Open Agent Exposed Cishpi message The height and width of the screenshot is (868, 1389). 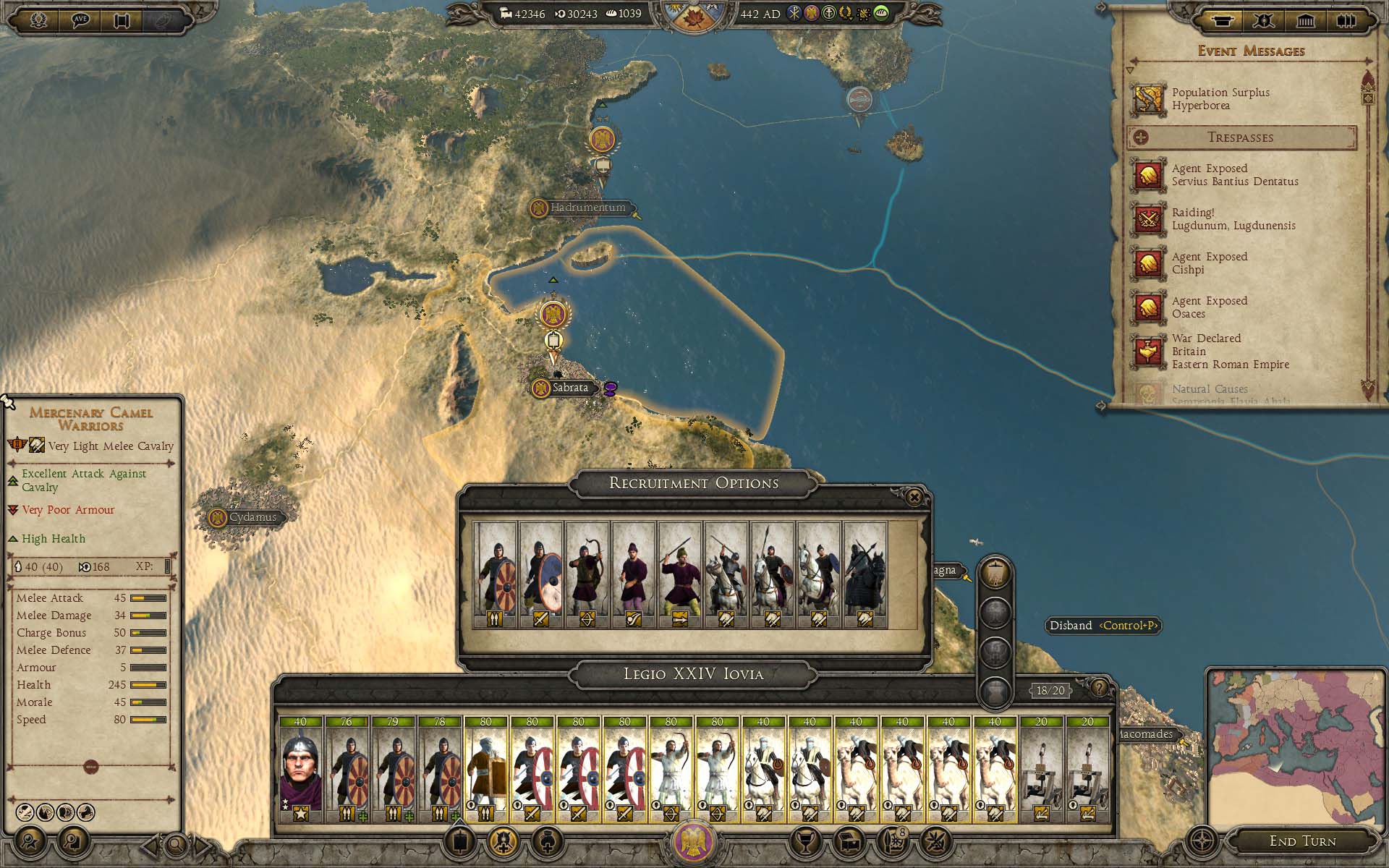[x=1209, y=263]
